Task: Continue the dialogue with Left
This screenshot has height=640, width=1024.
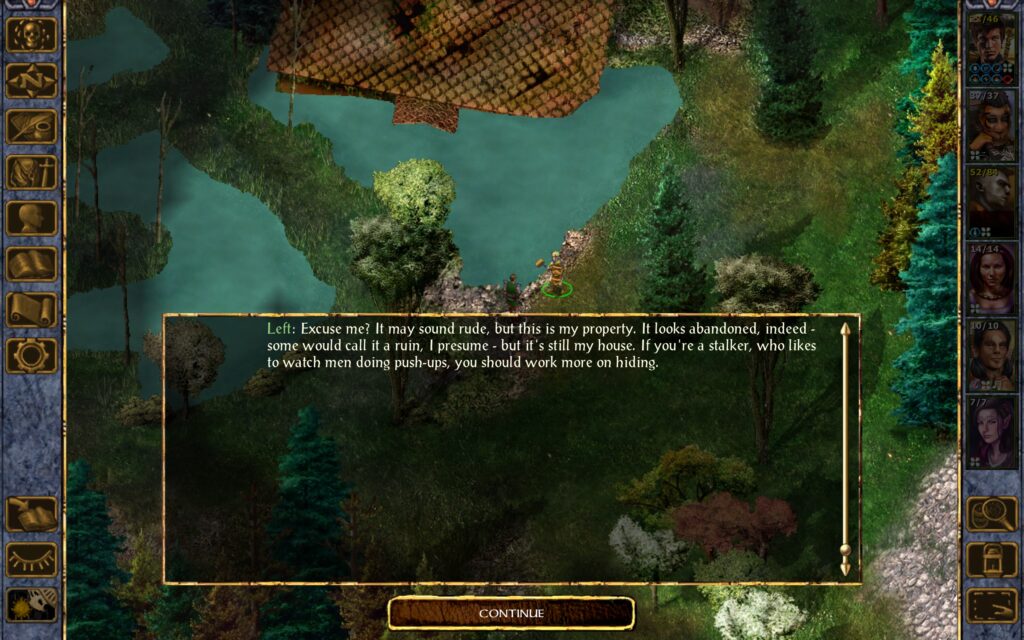Action: pos(511,613)
